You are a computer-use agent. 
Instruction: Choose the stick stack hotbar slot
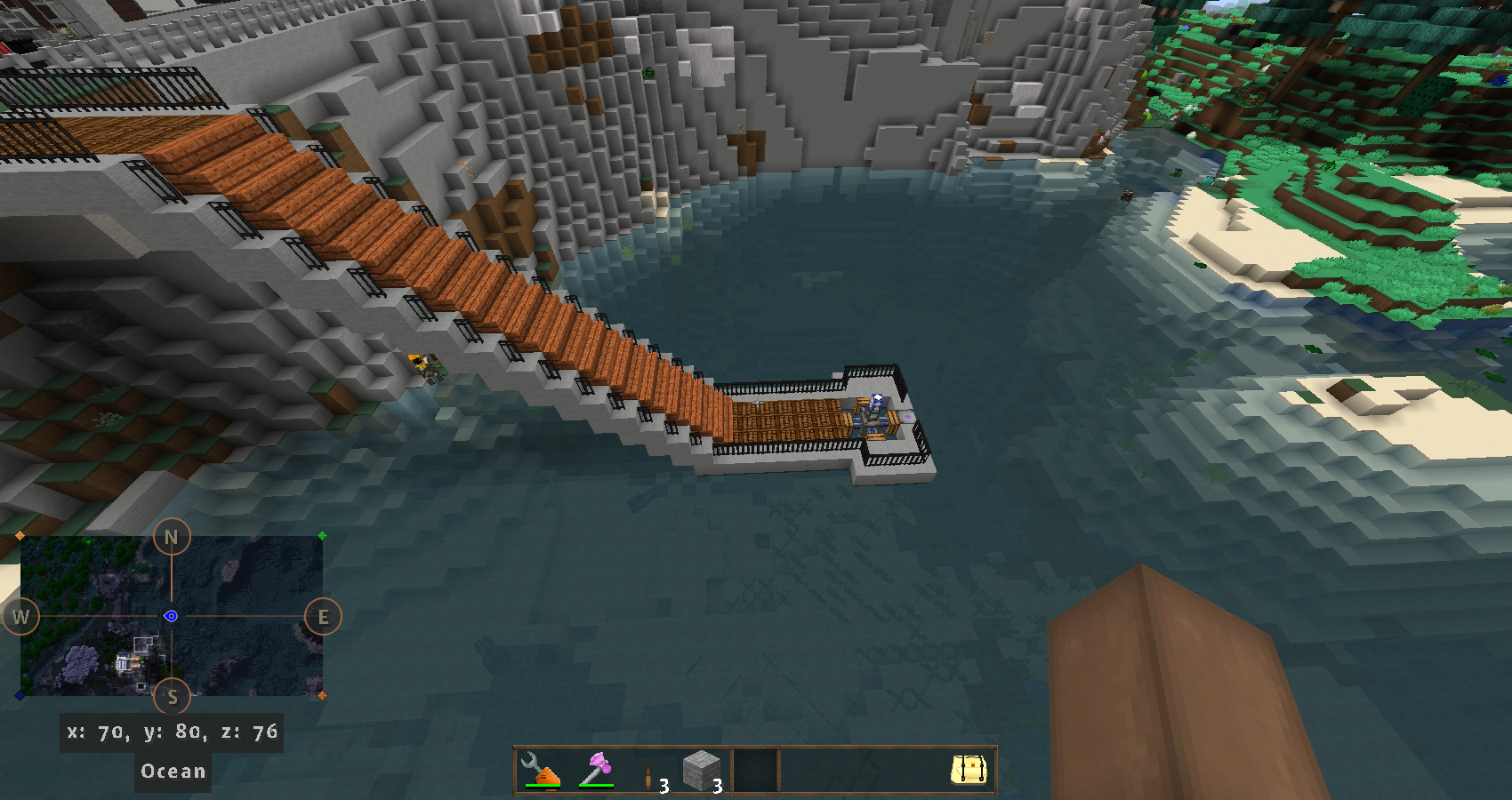point(649,772)
